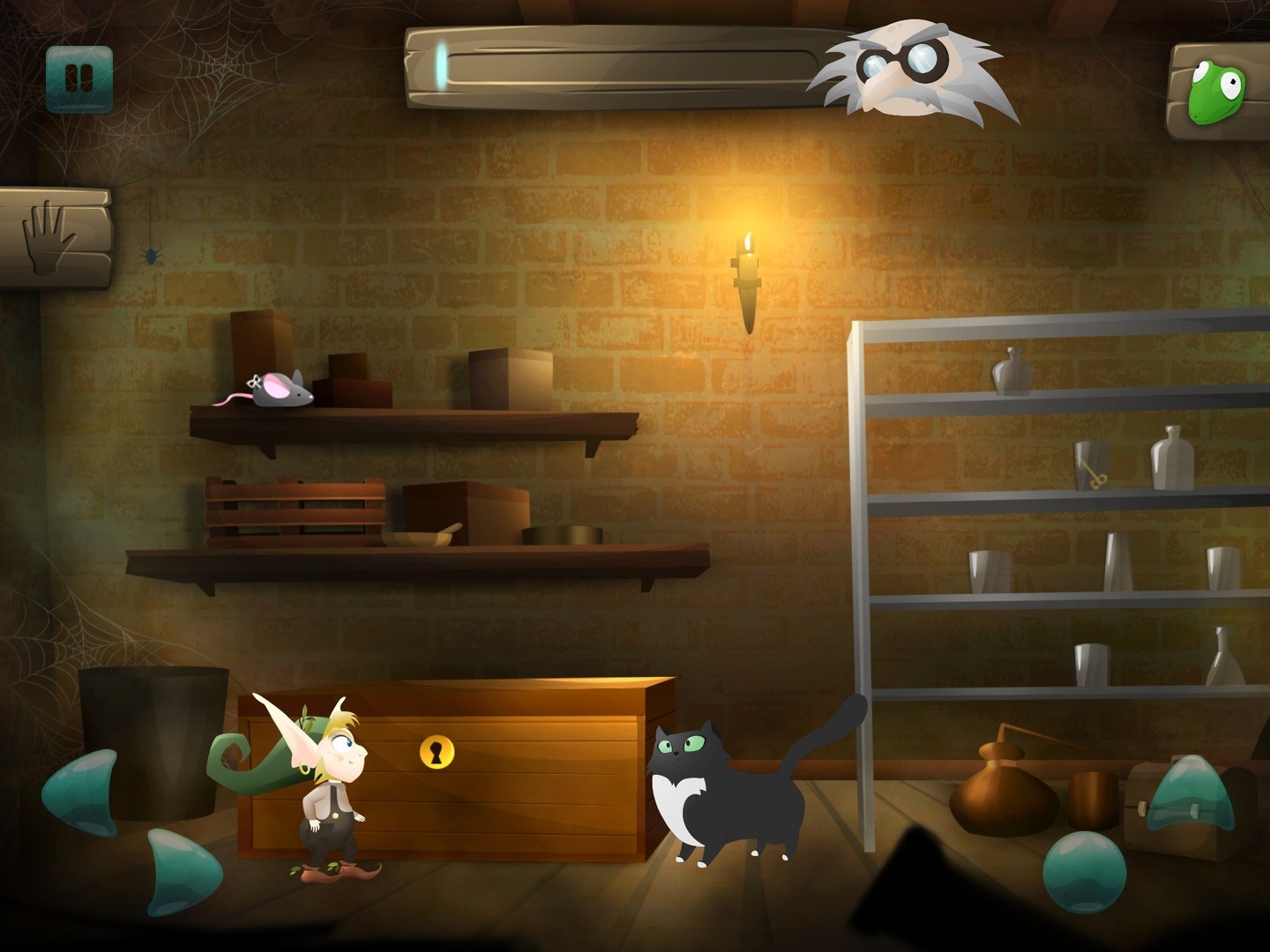The height and width of the screenshot is (952, 1270).
Task: Tap the hand icon wooden panel
Action: click(x=53, y=238)
